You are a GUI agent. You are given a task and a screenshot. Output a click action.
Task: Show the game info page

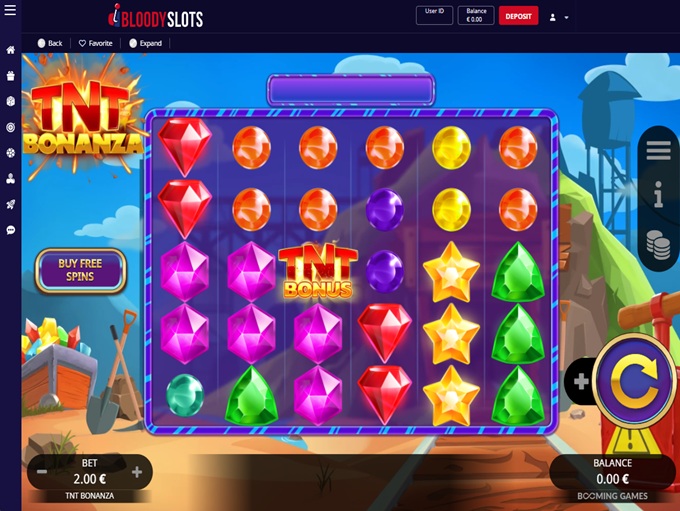coord(658,196)
